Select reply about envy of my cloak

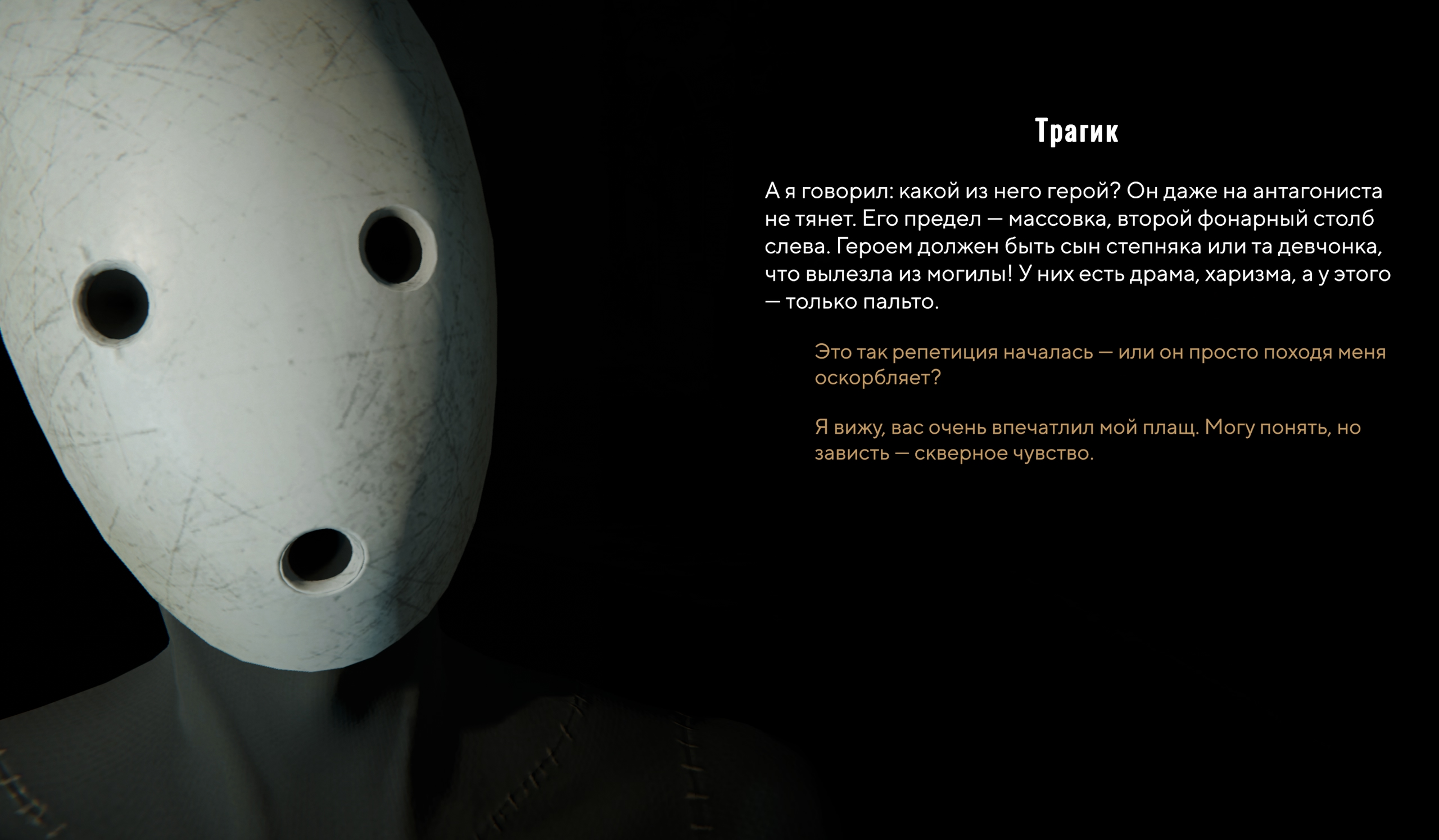[x=1087, y=440]
